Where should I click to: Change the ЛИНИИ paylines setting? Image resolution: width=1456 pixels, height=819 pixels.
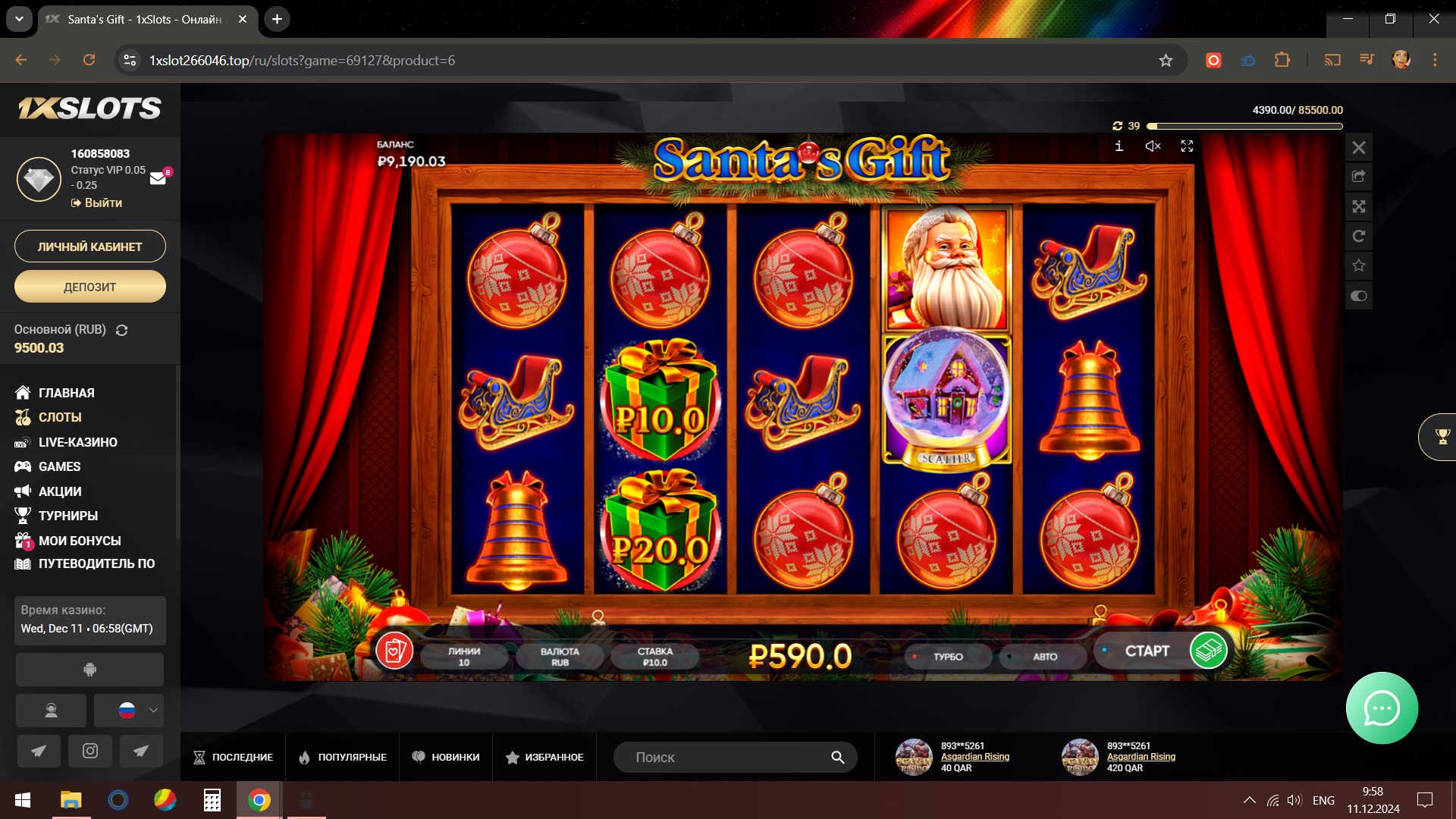click(463, 657)
